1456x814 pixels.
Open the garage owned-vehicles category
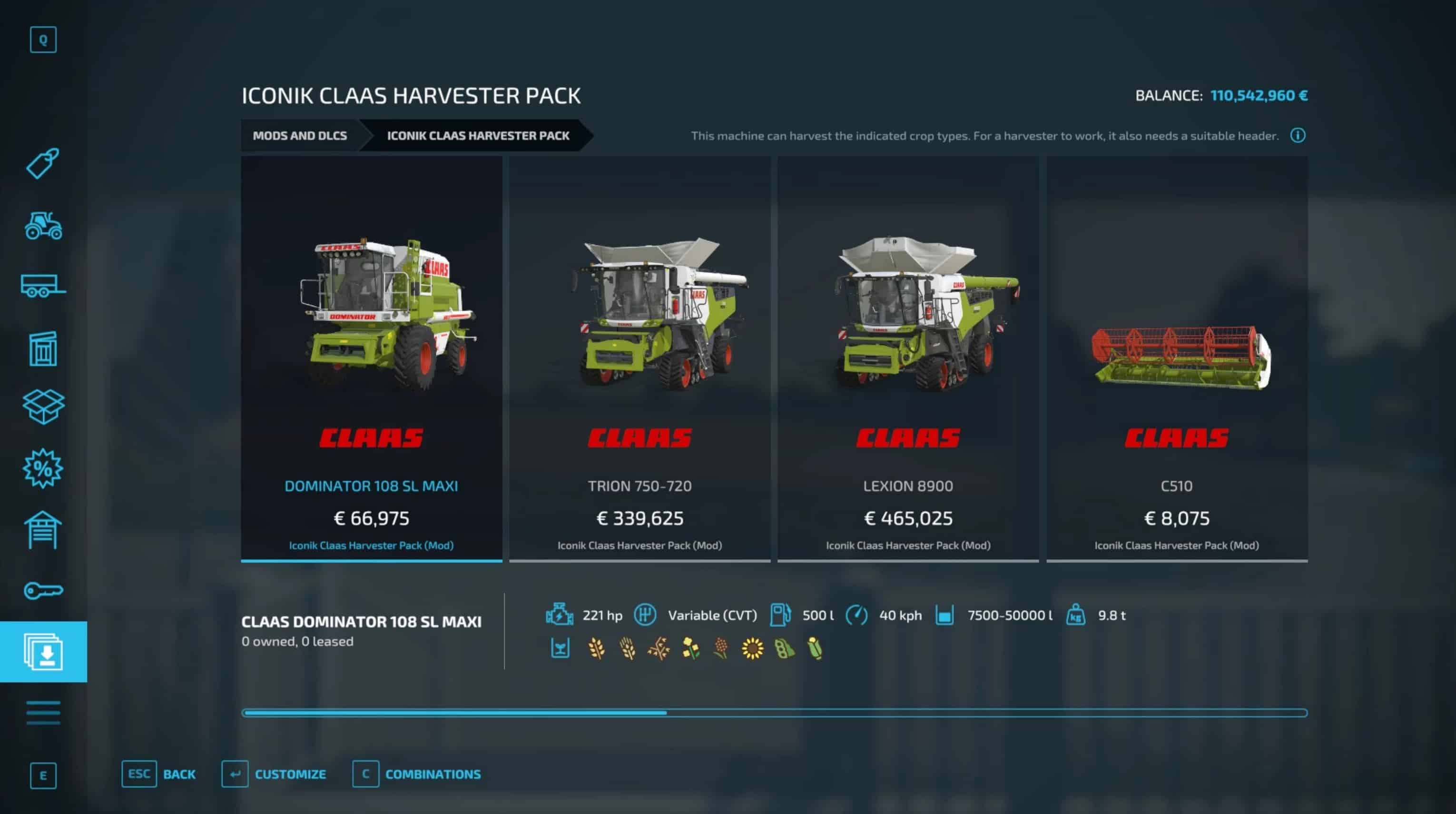point(43,530)
